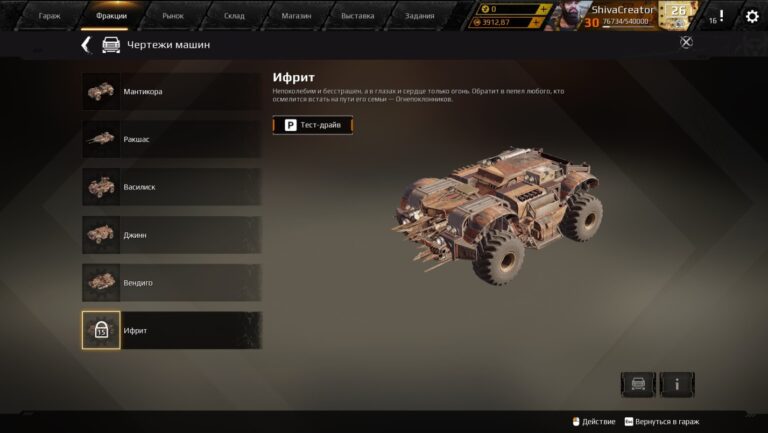The image size is (768, 433).
Task: Switch to the Фракции tab
Action: pyautogui.click(x=111, y=16)
